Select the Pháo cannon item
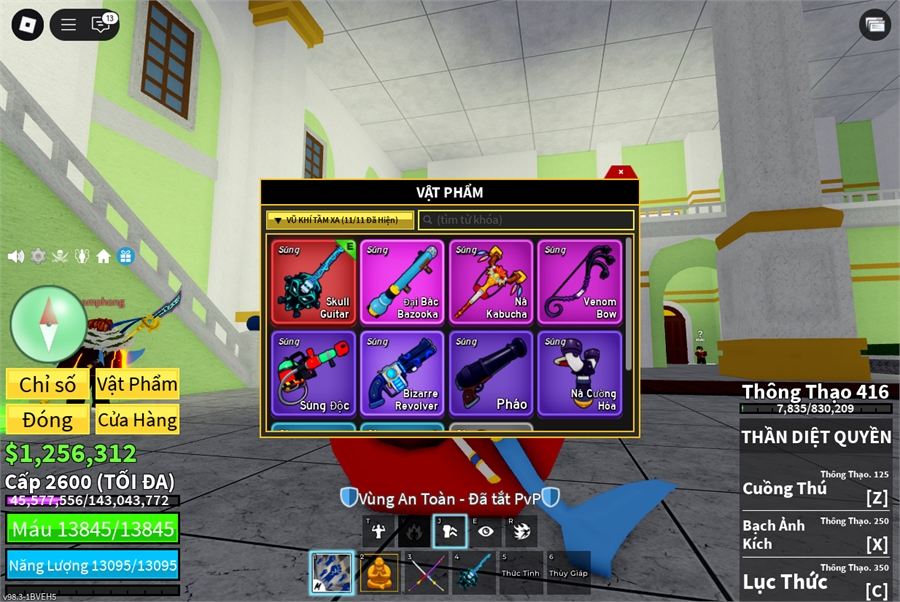The image size is (900, 602). coord(491,373)
